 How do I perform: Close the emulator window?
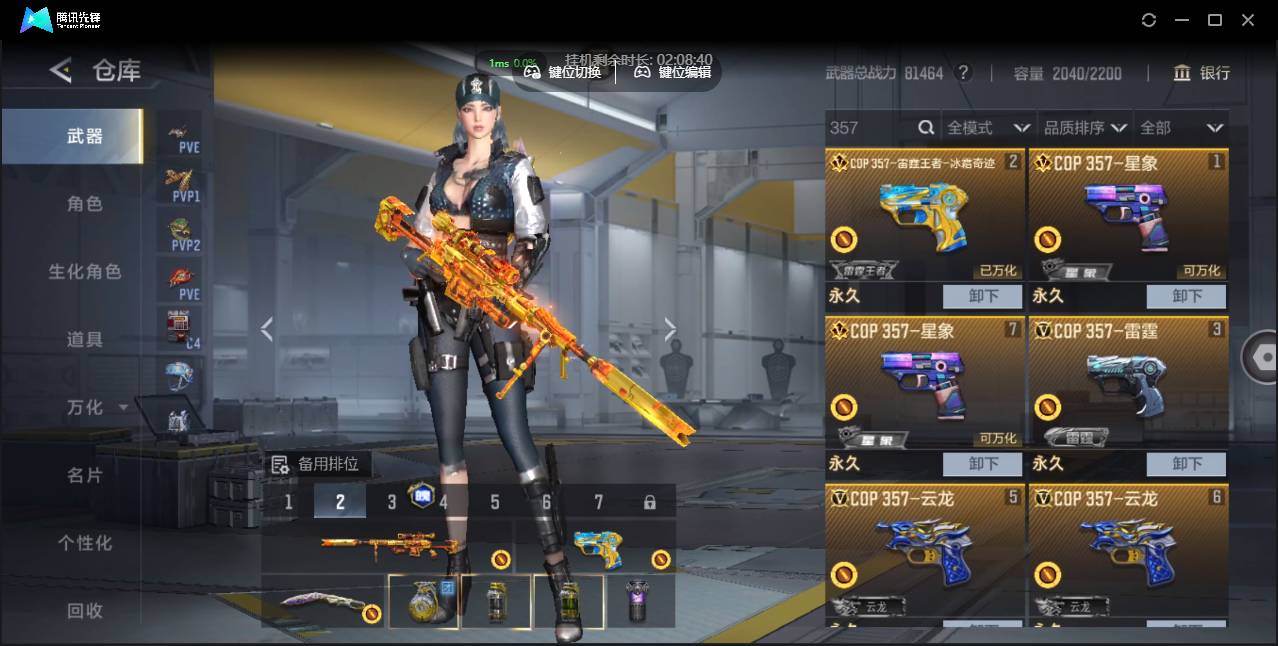tap(1248, 20)
